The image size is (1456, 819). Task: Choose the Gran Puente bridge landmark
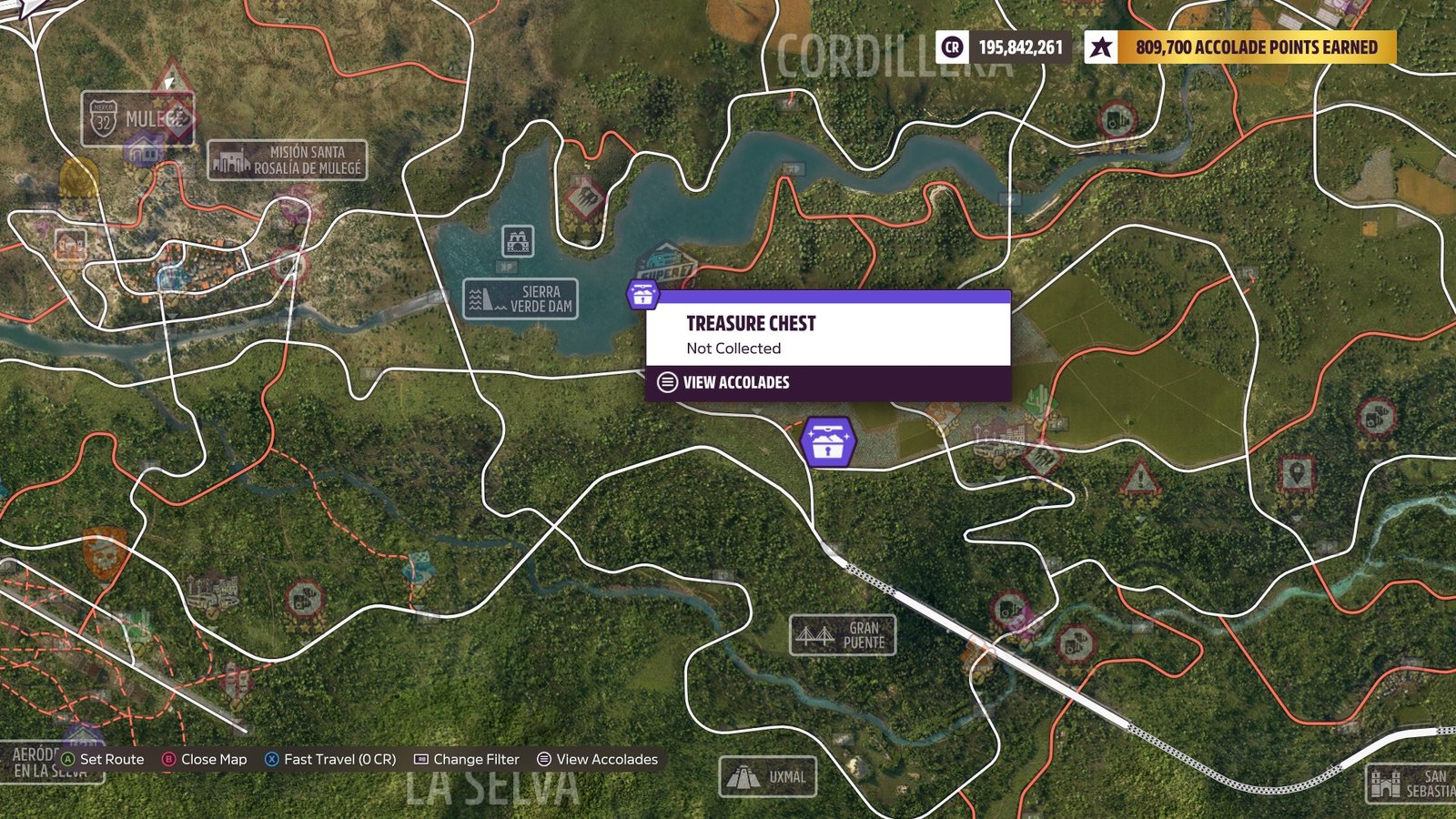tap(843, 635)
